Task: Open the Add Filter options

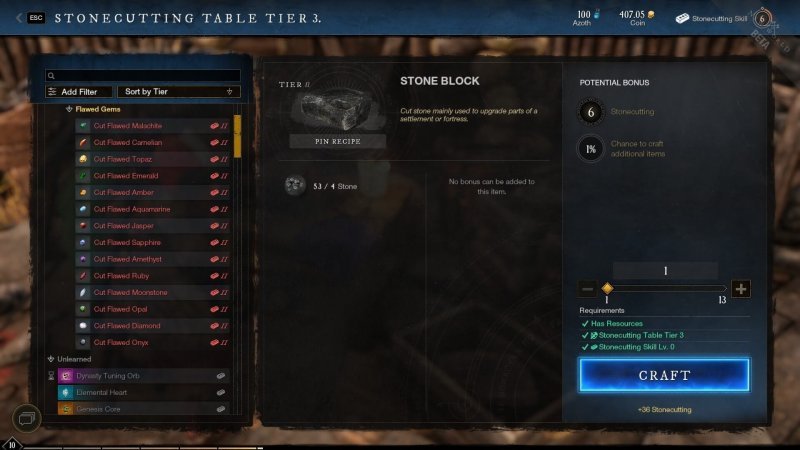Action: pyautogui.click(x=79, y=92)
